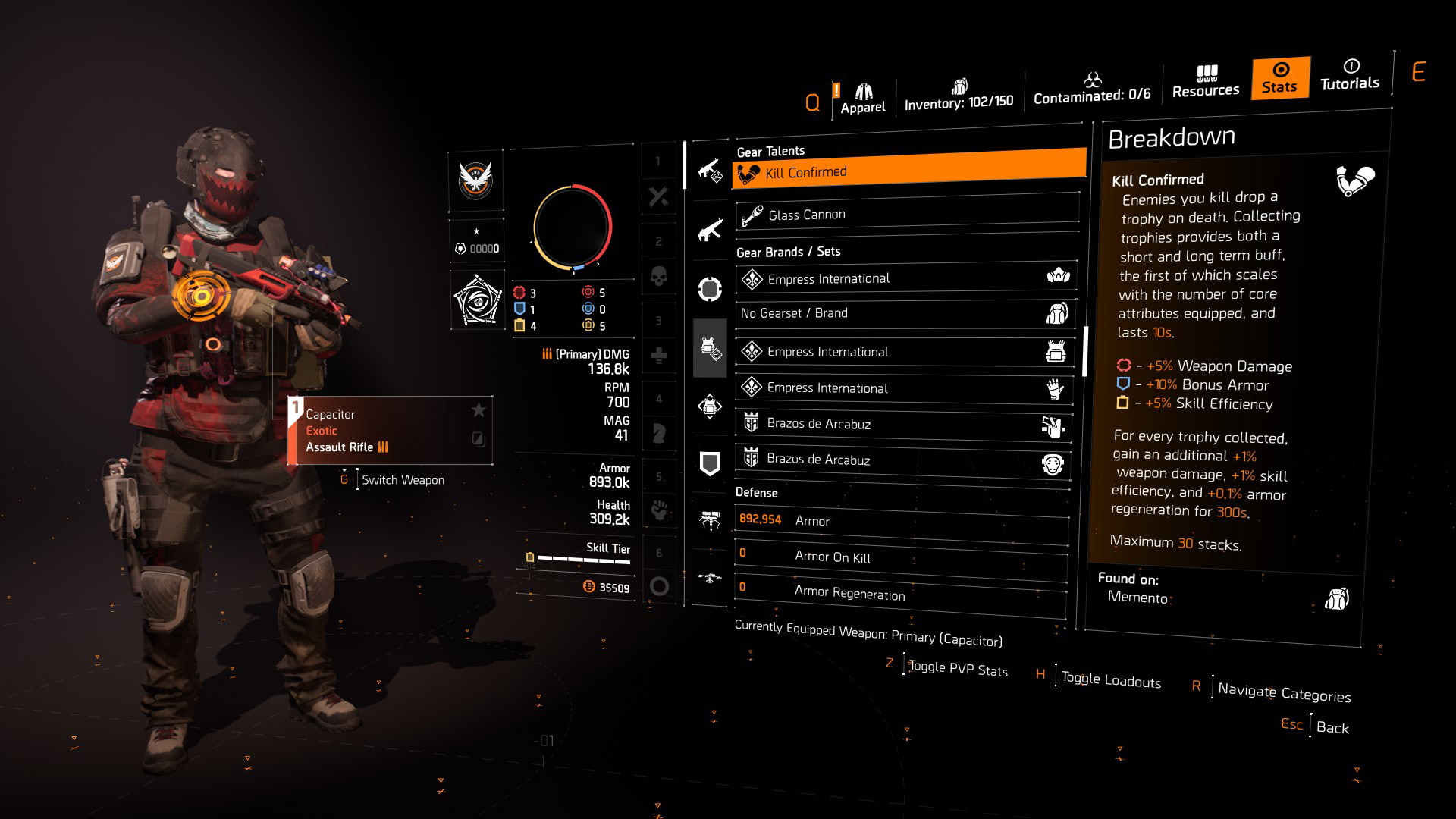Select the secondary weapon slot icon
The width and height of the screenshot is (1456, 819).
[x=710, y=230]
